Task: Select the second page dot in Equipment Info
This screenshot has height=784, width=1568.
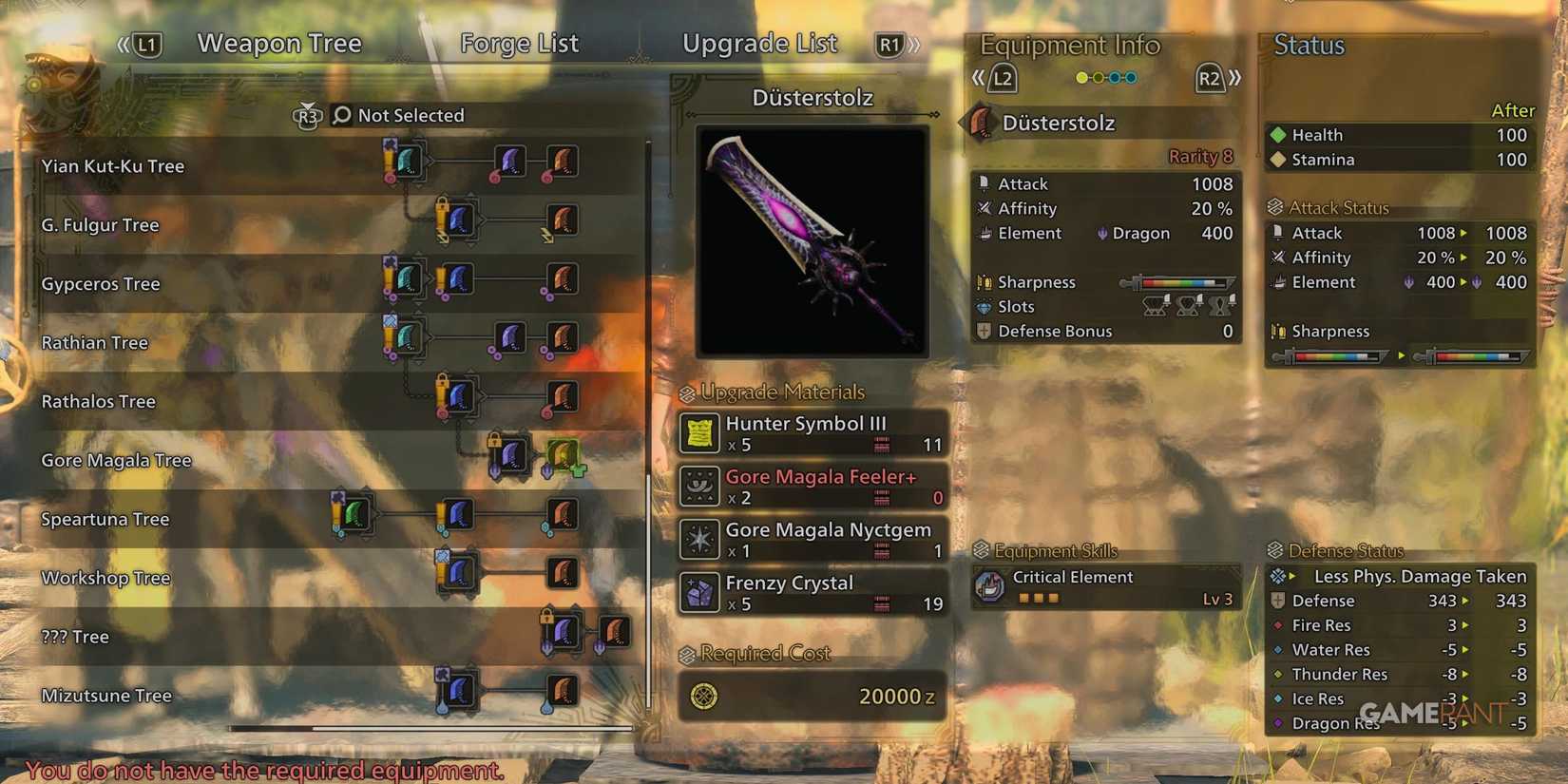Action: click(x=1098, y=77)
